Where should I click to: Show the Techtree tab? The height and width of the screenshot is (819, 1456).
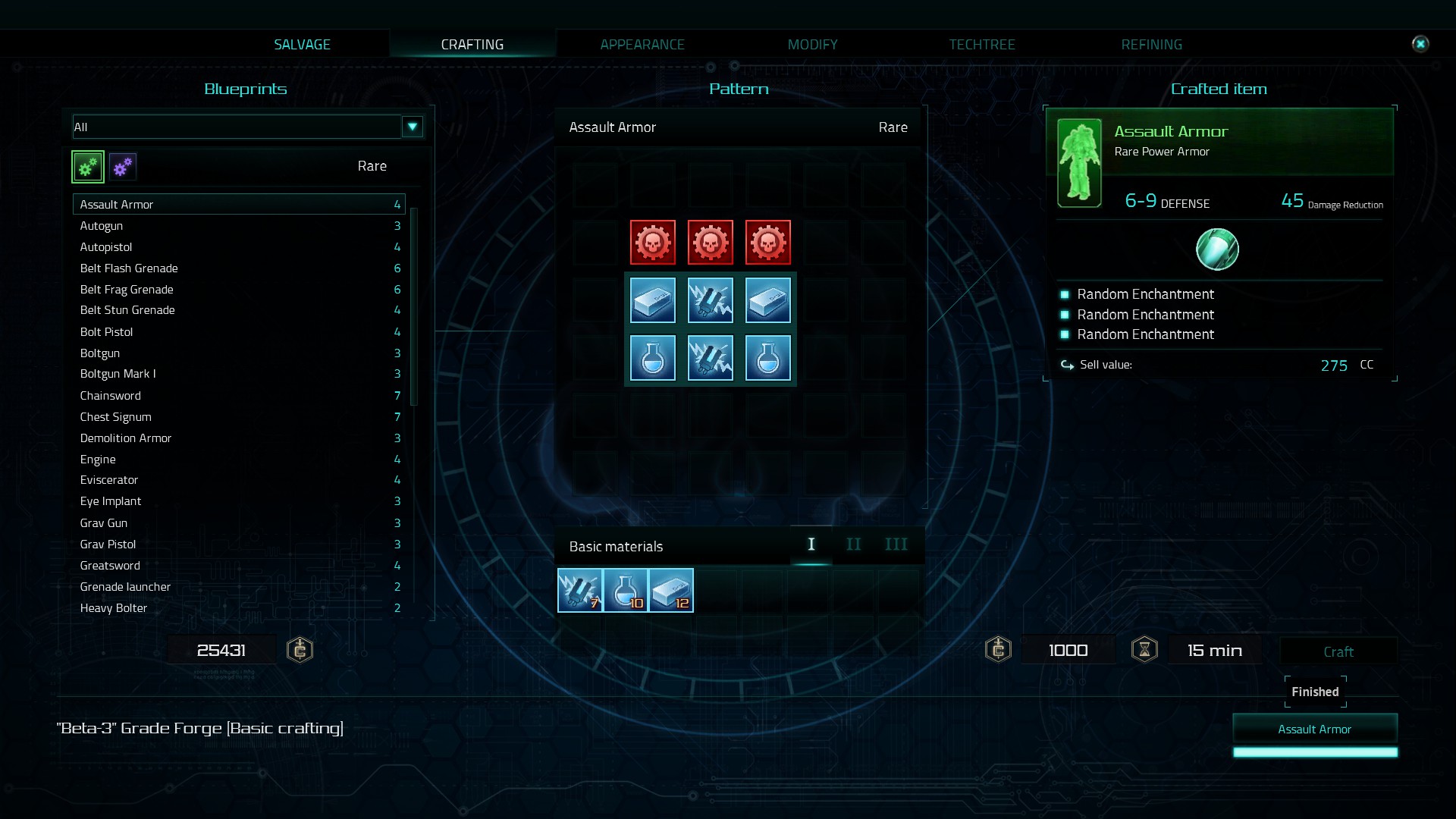[981, 45]
